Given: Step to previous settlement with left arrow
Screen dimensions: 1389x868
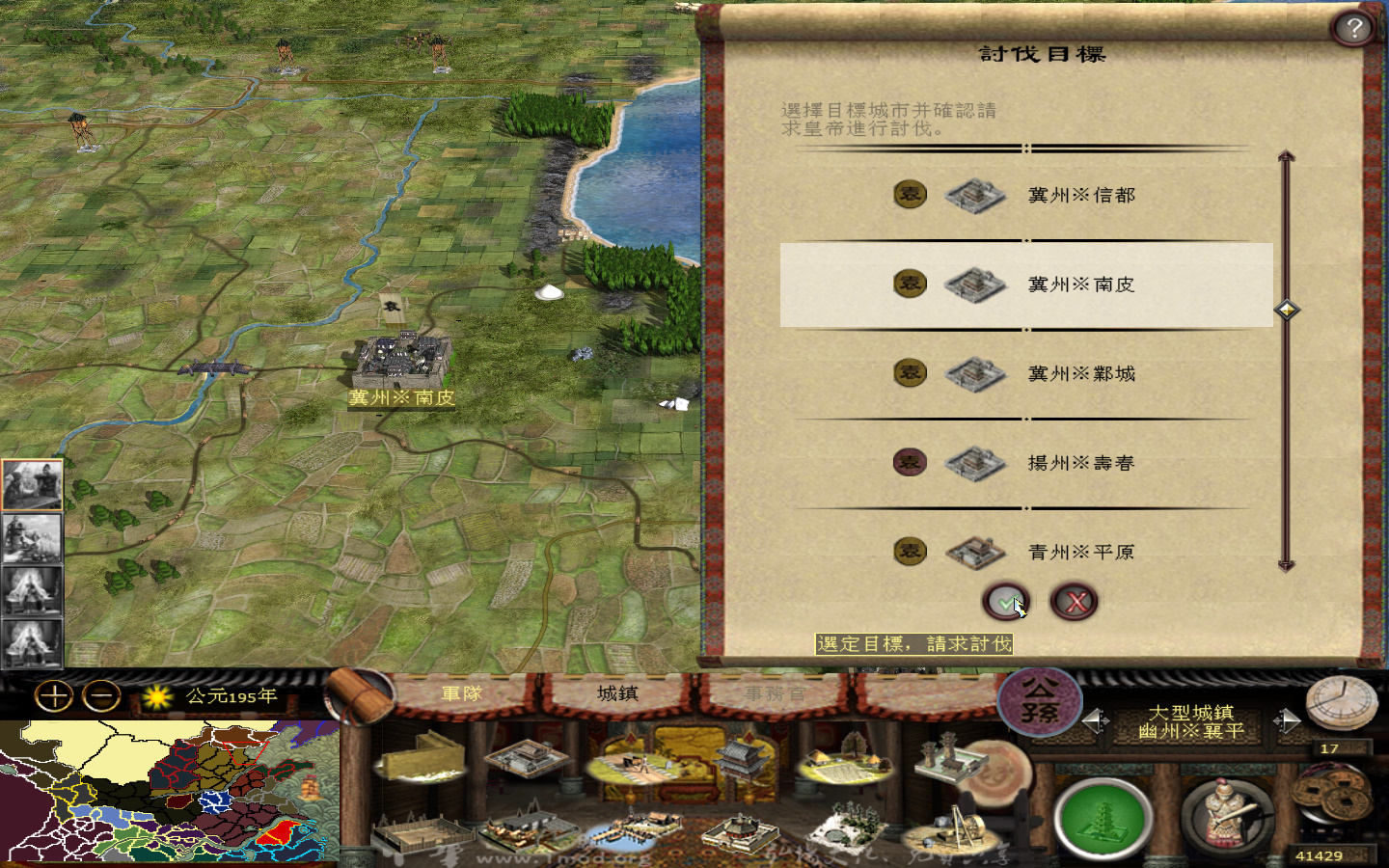Looking at the screenshot, I should click(1097, 721).
